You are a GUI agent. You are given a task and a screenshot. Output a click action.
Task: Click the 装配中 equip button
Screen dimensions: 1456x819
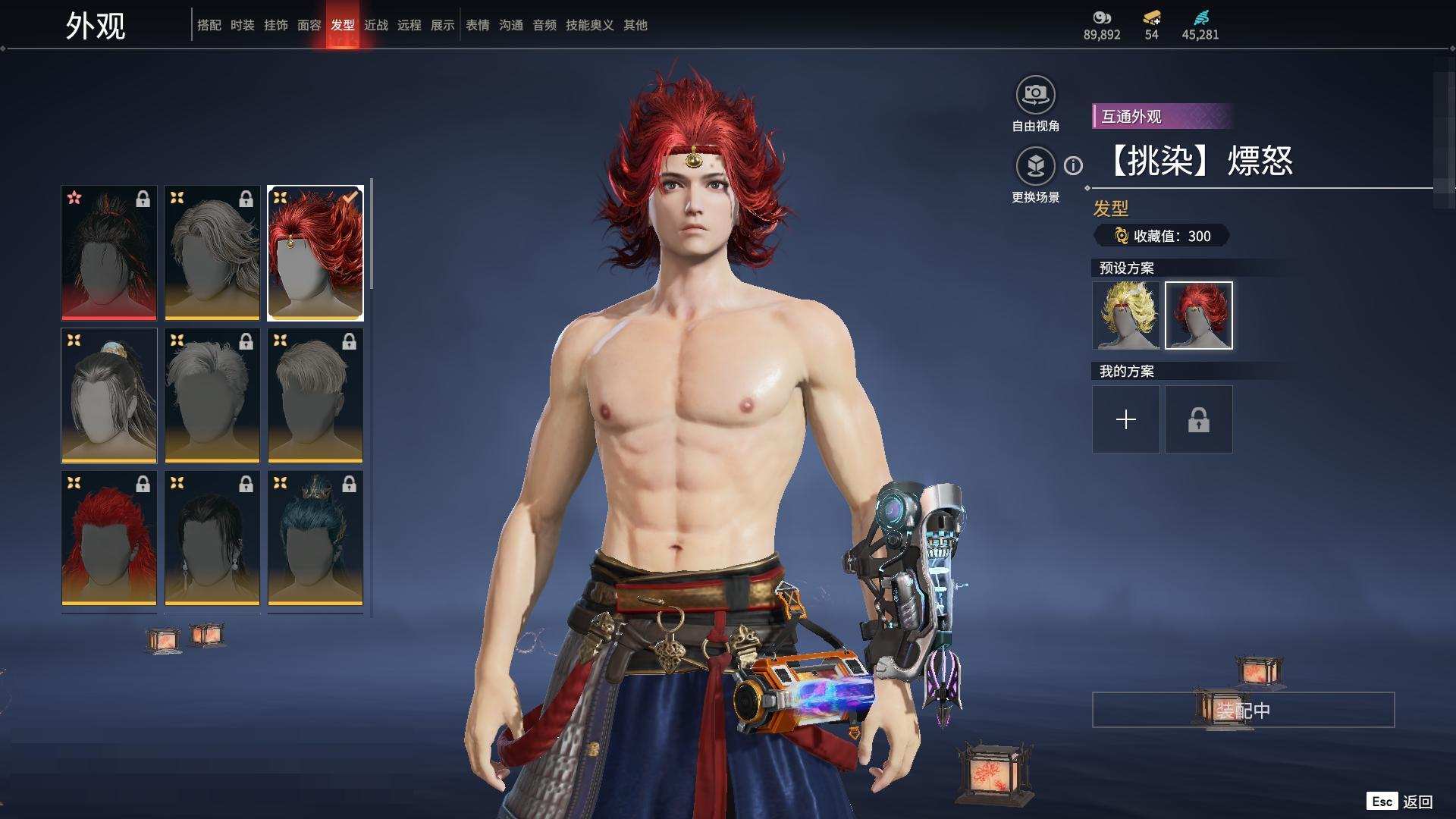[1243, 710]
